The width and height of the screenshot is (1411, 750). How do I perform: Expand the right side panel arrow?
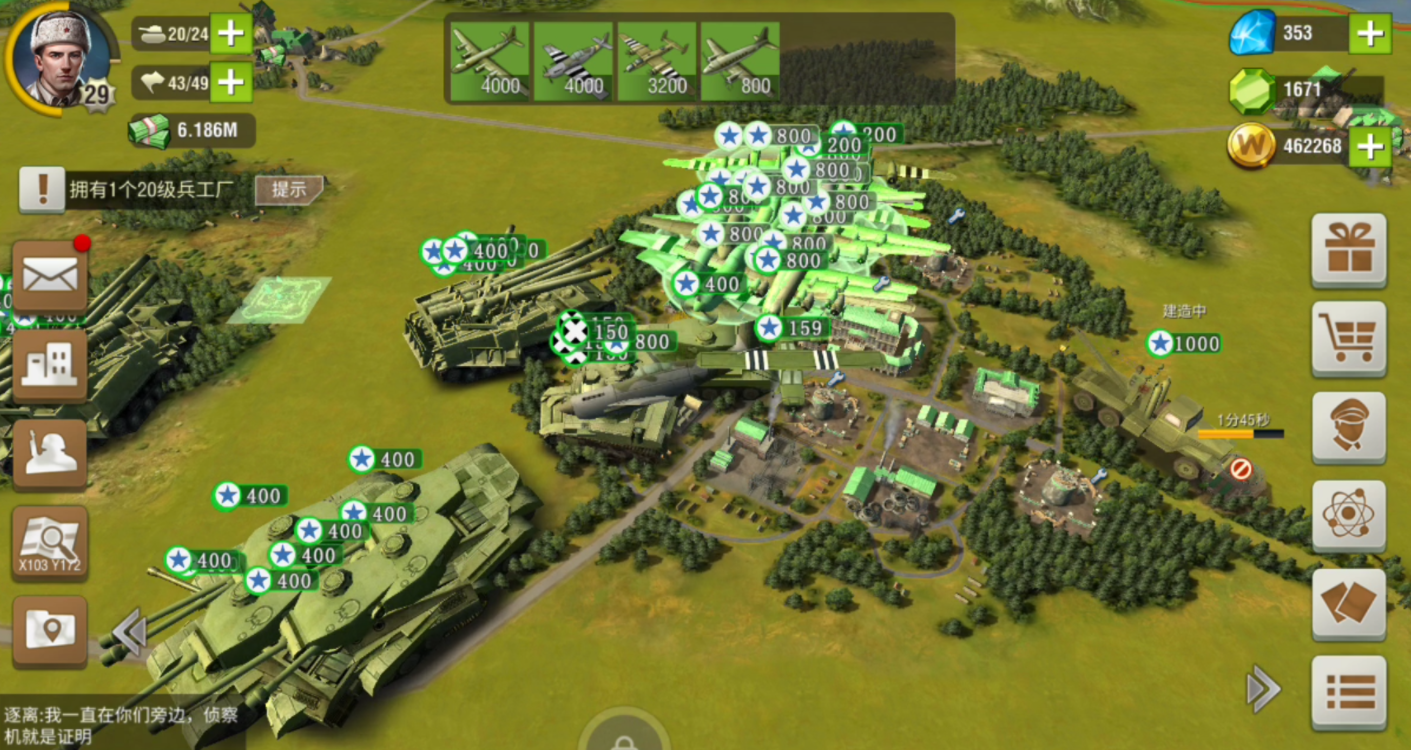1262,689
